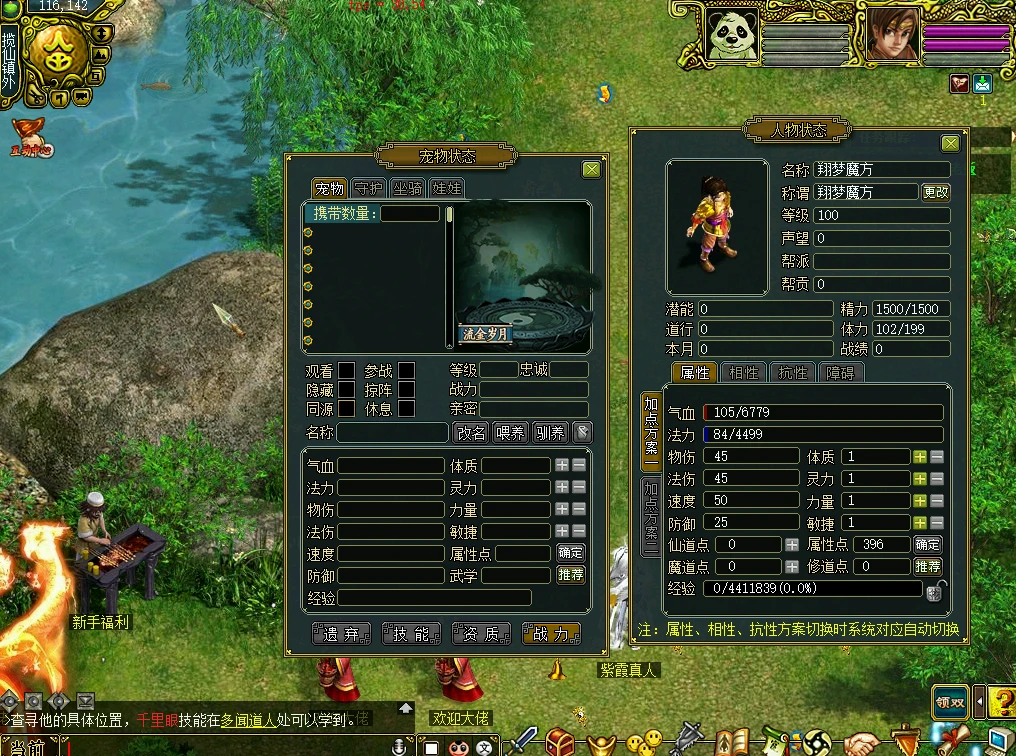The height and width of the screenshot is (756, 1016).
Task: Close the 宠物状态 pet status window
Action: point(592,170)
